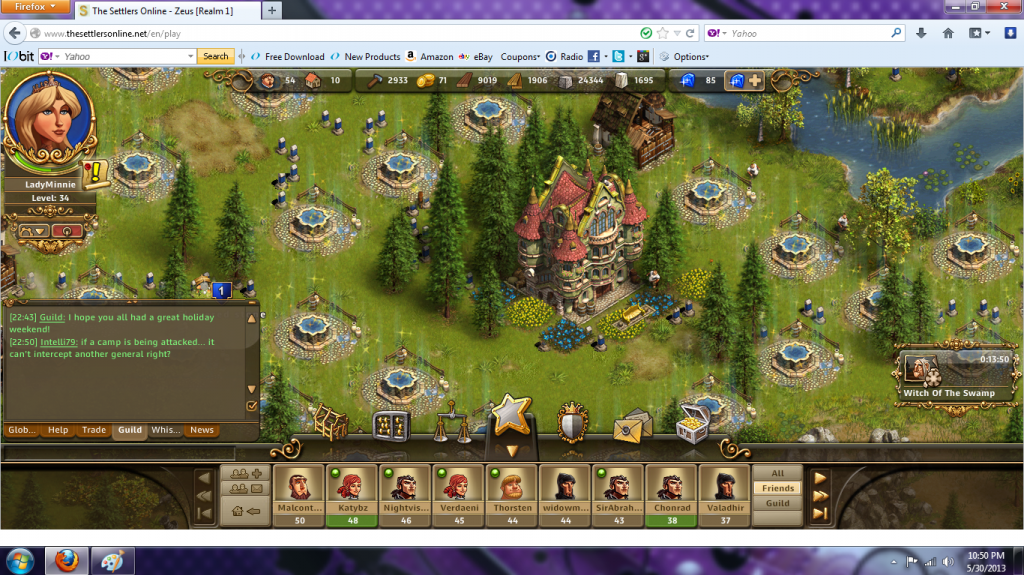Image resolution: width=1024 pixels, height=575 pixels.
Task: Filter the friends bar by Guild
Action: pyautogui.click(x=778, y=504)
